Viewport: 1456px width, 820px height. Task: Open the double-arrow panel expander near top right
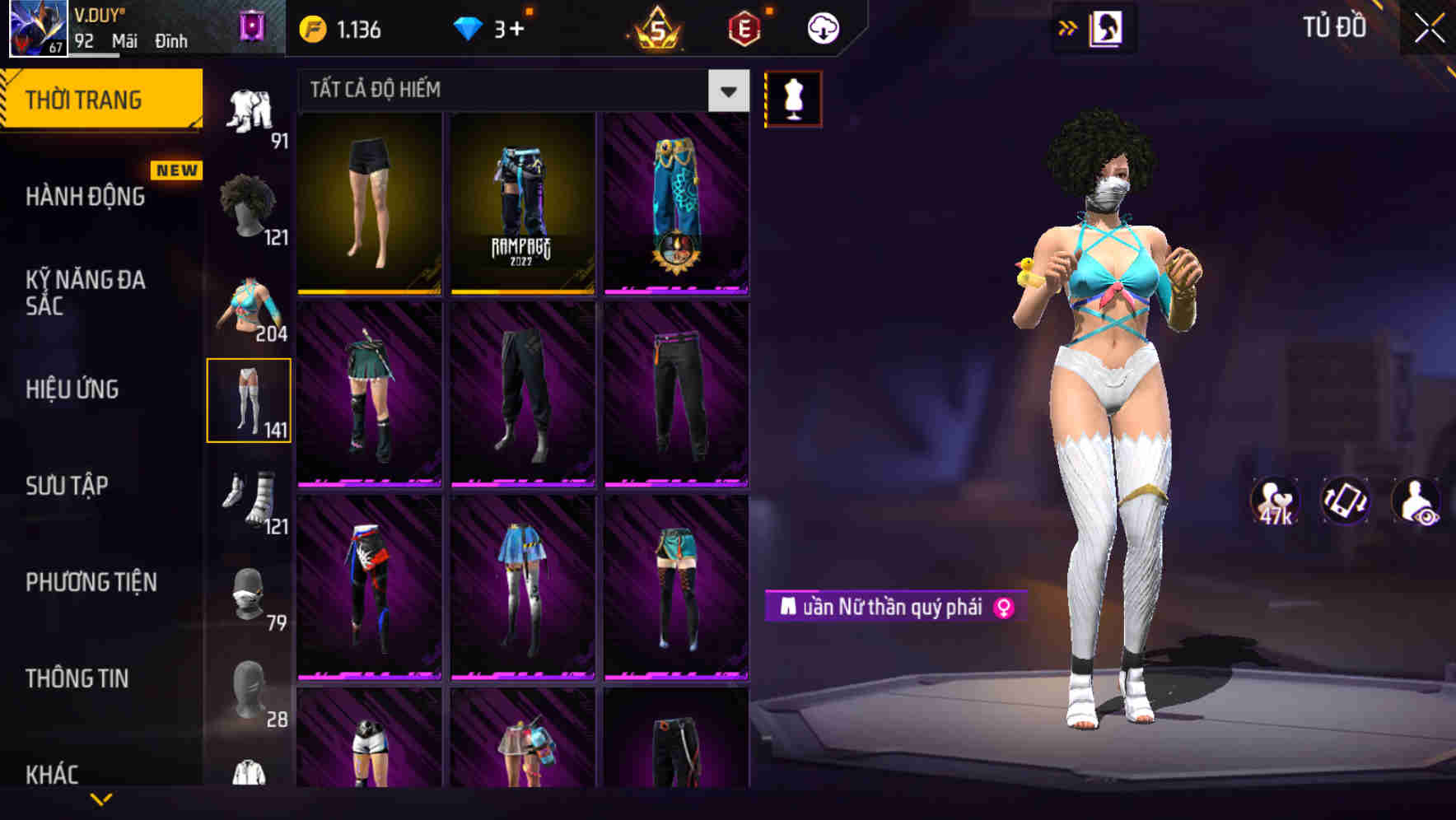[x=1068, y=27]
